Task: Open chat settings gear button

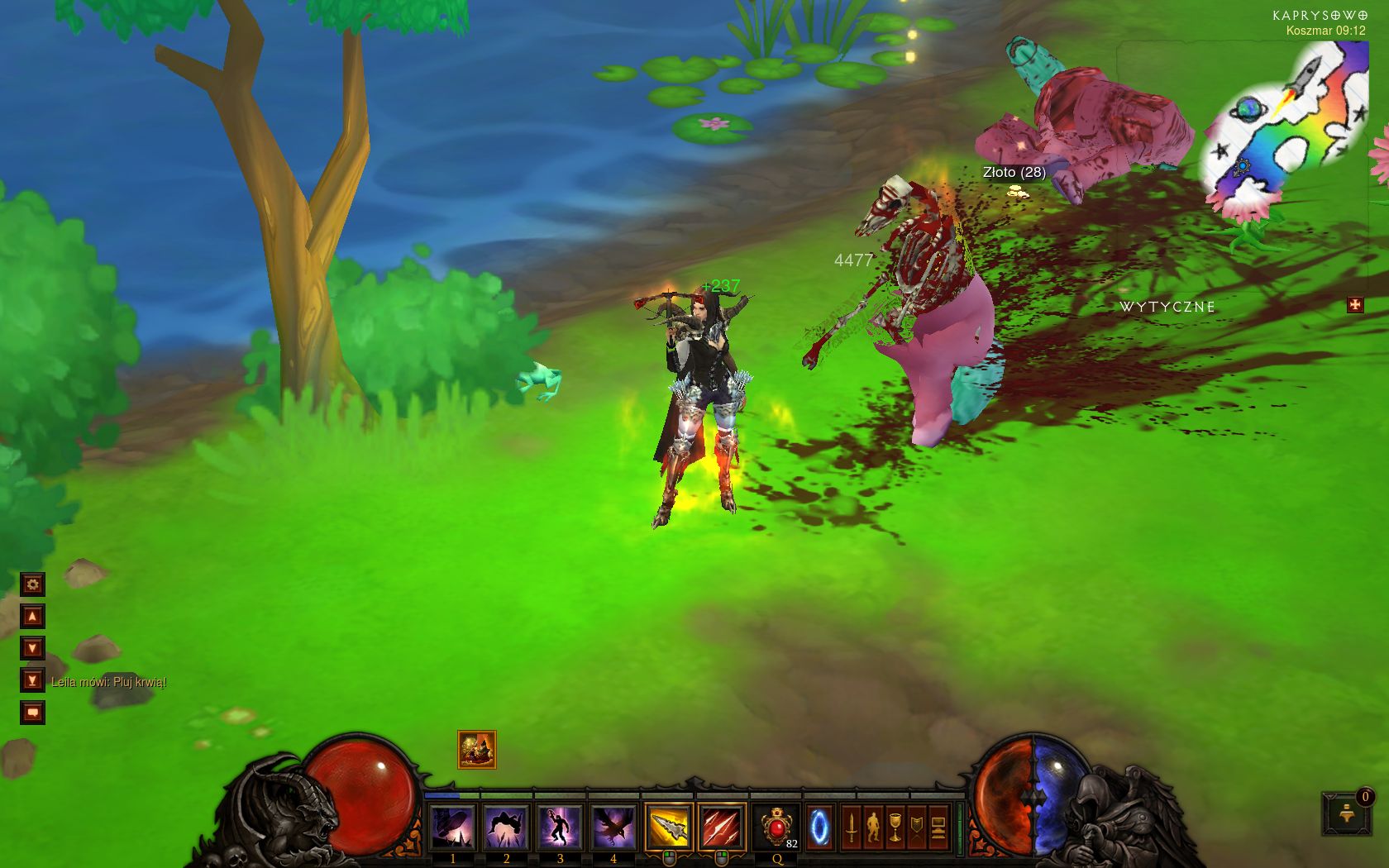Action: click(x=32, y=585)
